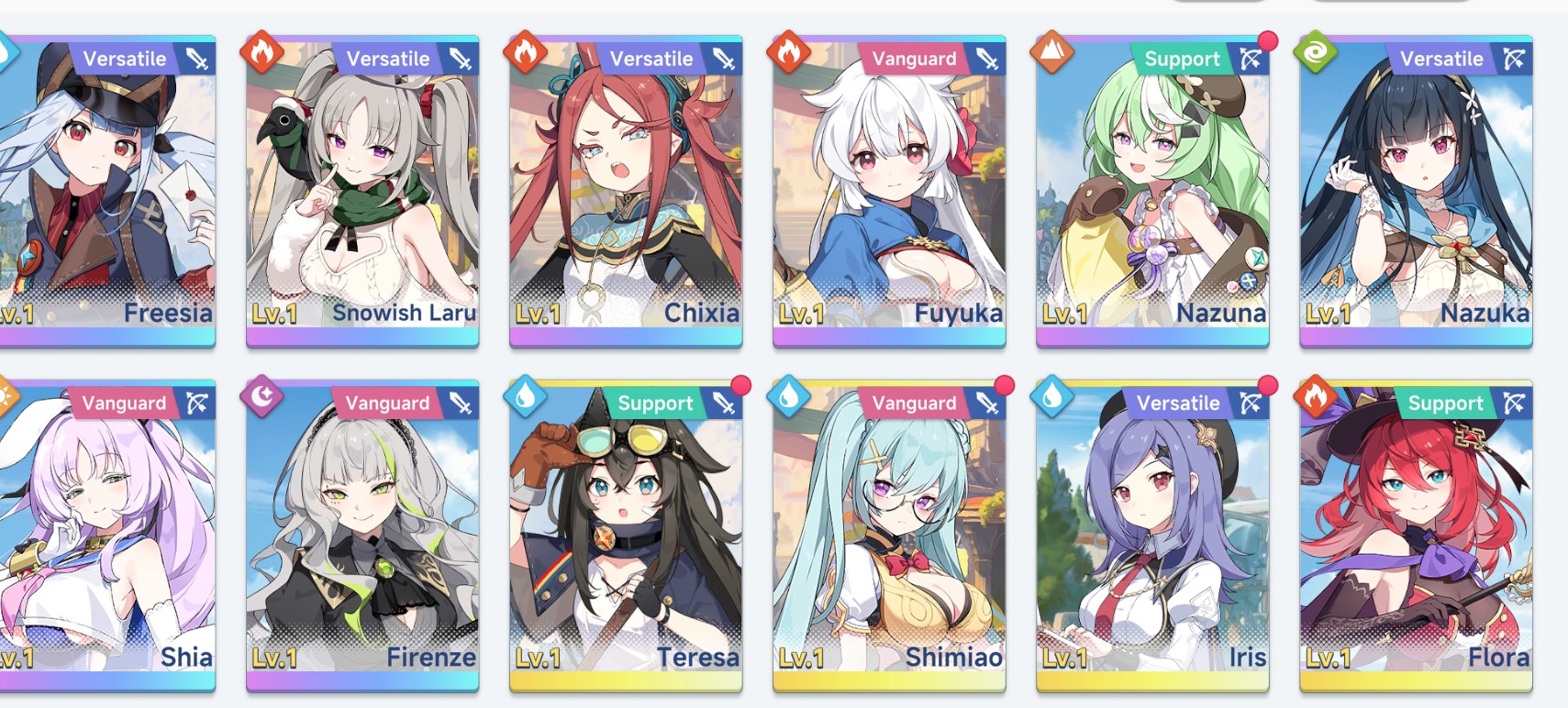Open Flora's Support card
Screen dimensions: 1568x708
[1416, 537]
